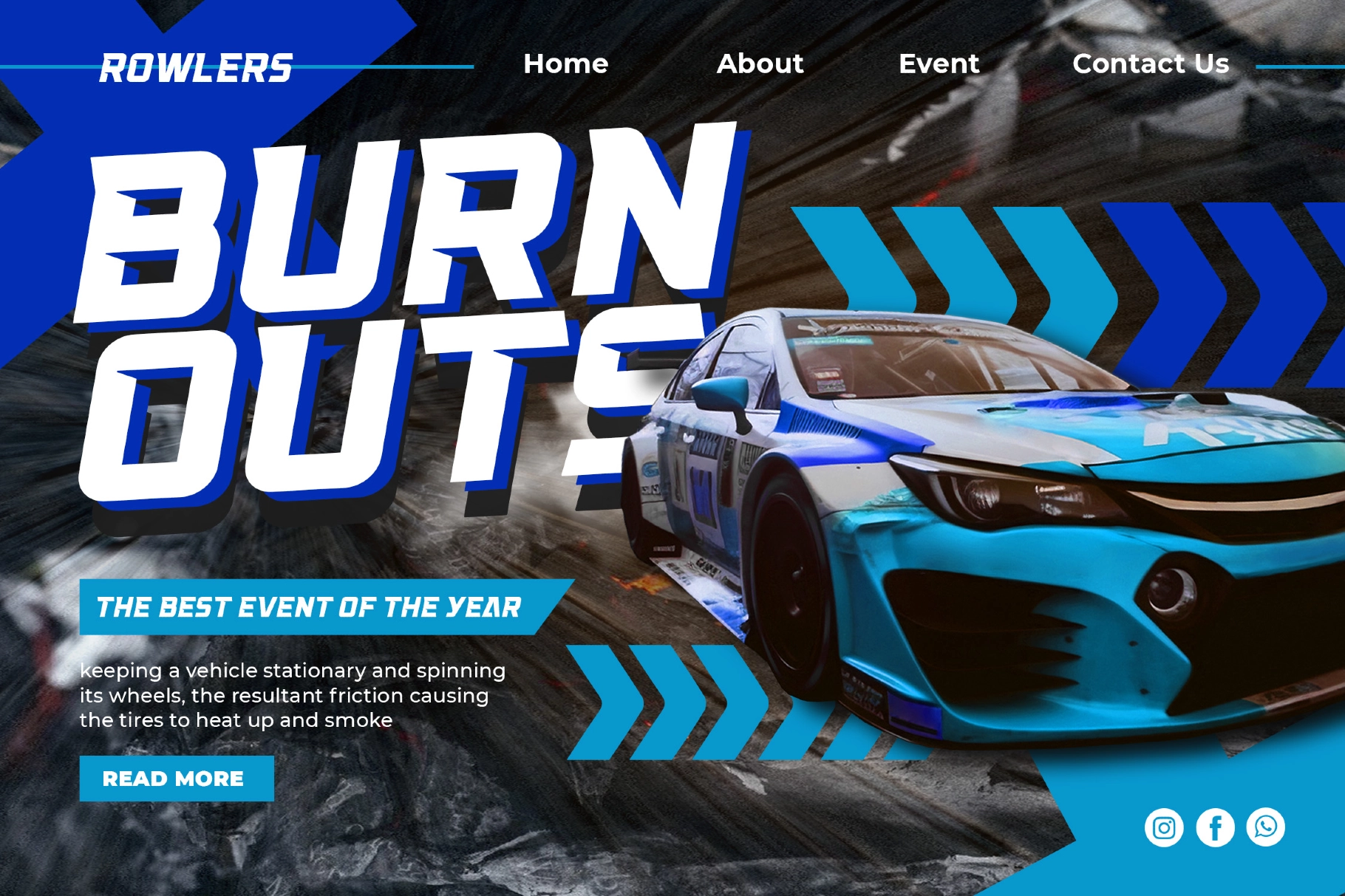Open WhatsApp via the chat icon
The image size is (1345, 896).
tap(1267, 829)
